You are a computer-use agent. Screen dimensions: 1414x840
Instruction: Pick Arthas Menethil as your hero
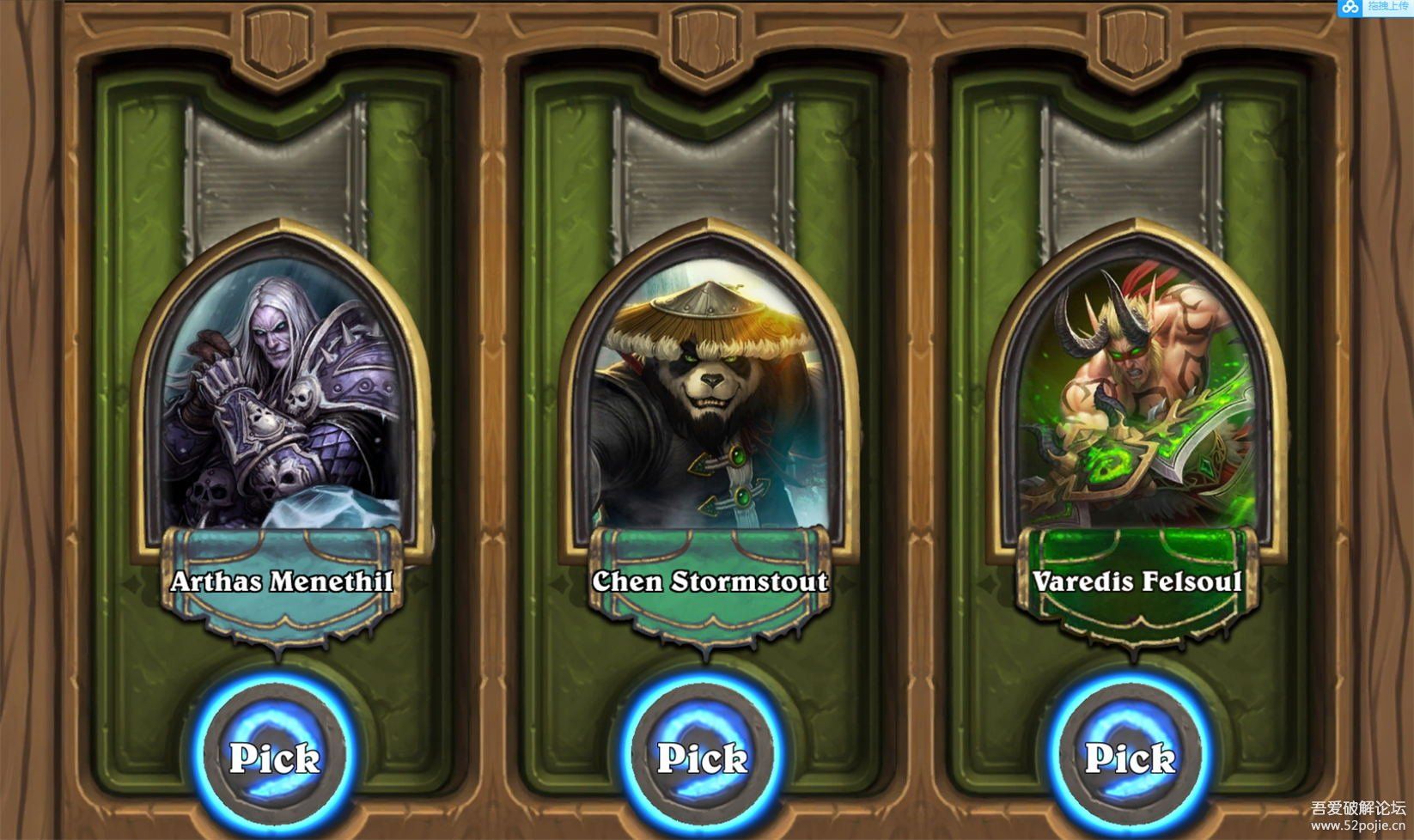274,758
